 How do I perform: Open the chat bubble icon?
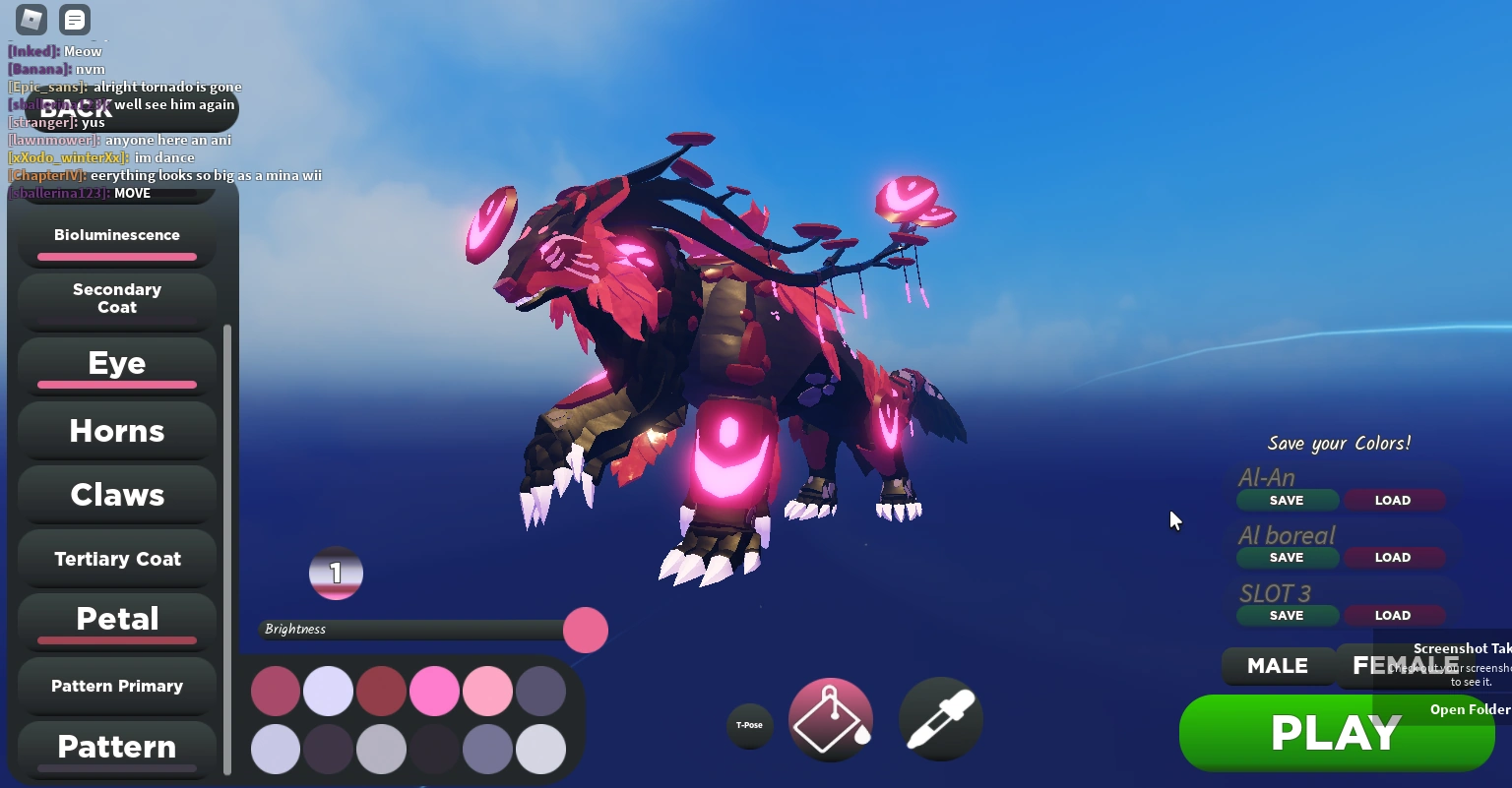tap(74, 20)
